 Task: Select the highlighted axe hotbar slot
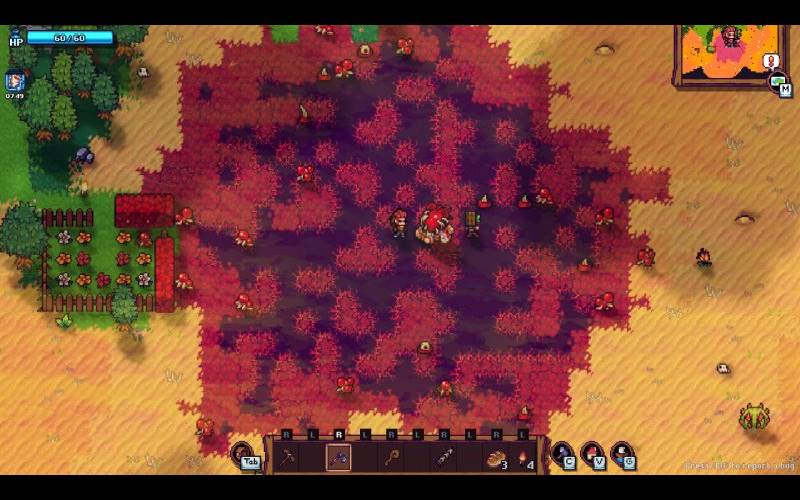tap(338, 458)
